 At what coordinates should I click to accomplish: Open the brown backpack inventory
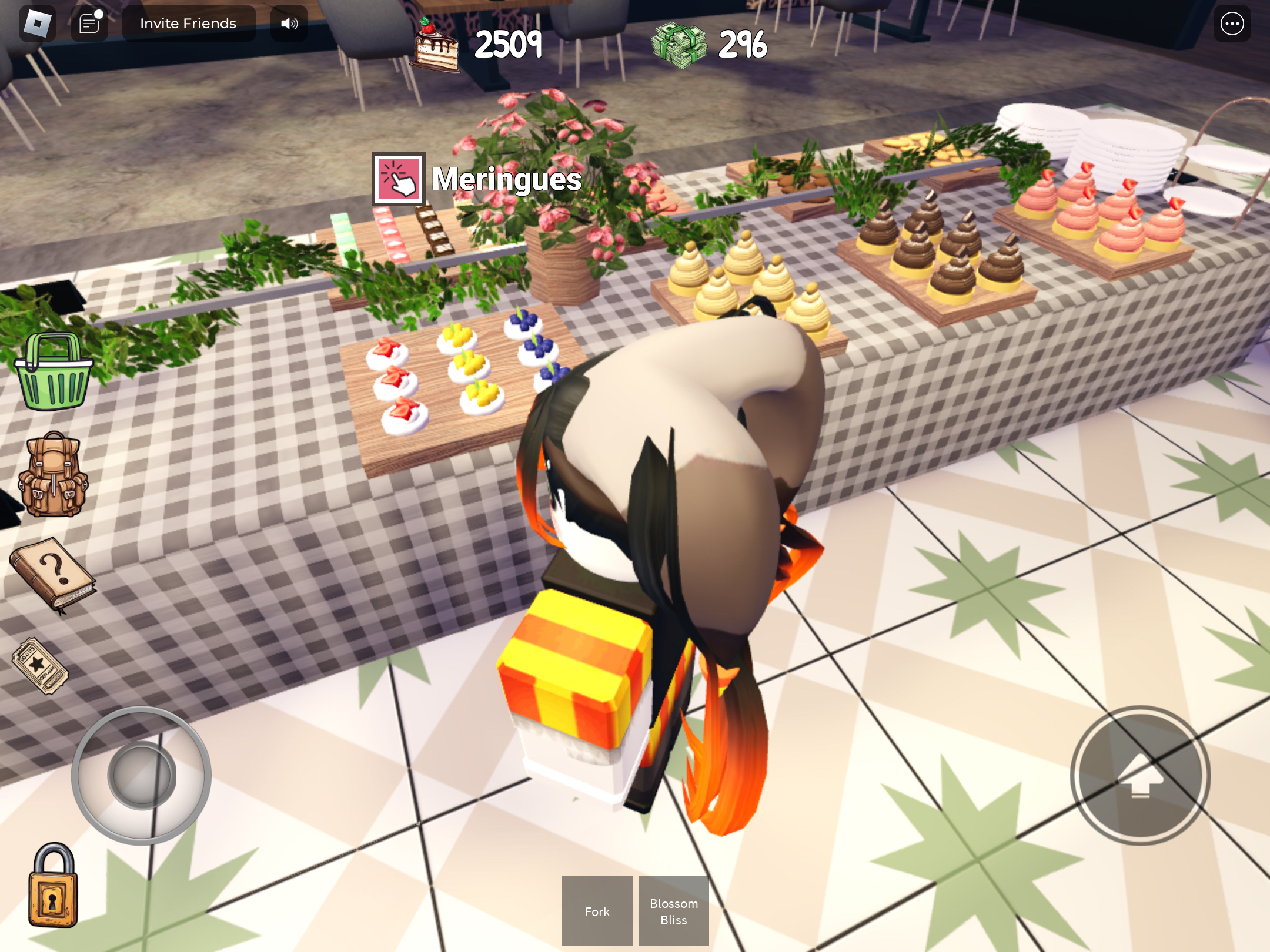[53, 474]
